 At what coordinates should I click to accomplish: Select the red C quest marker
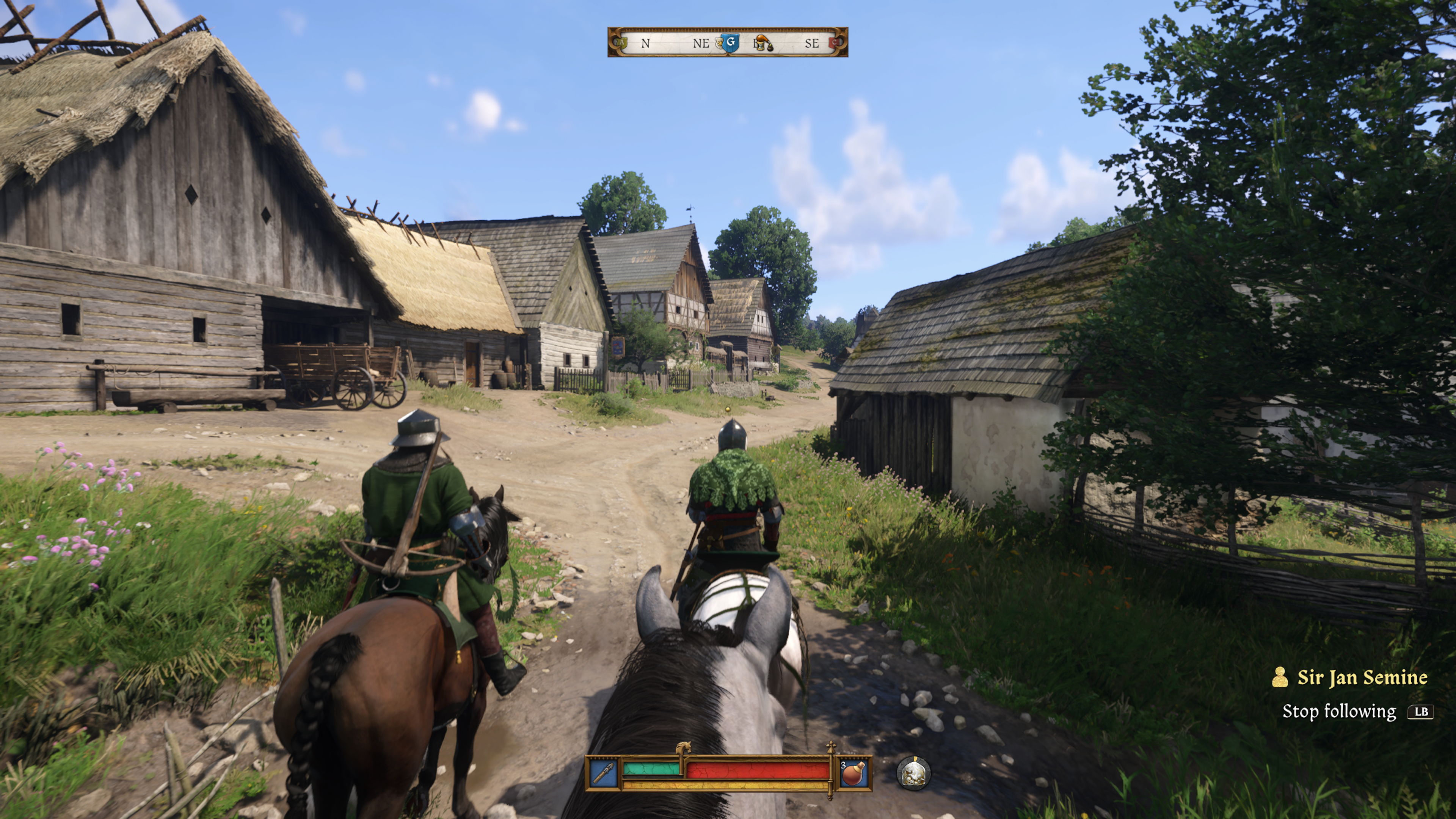[x=834, y=42]
